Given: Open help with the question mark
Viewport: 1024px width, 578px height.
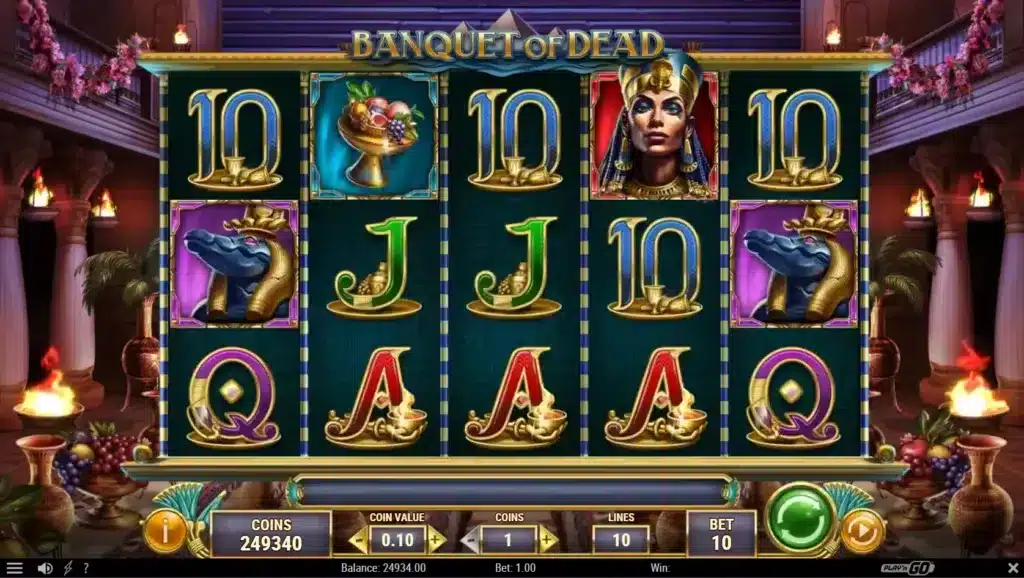Looking at the screenshot, I should point(88,568).
